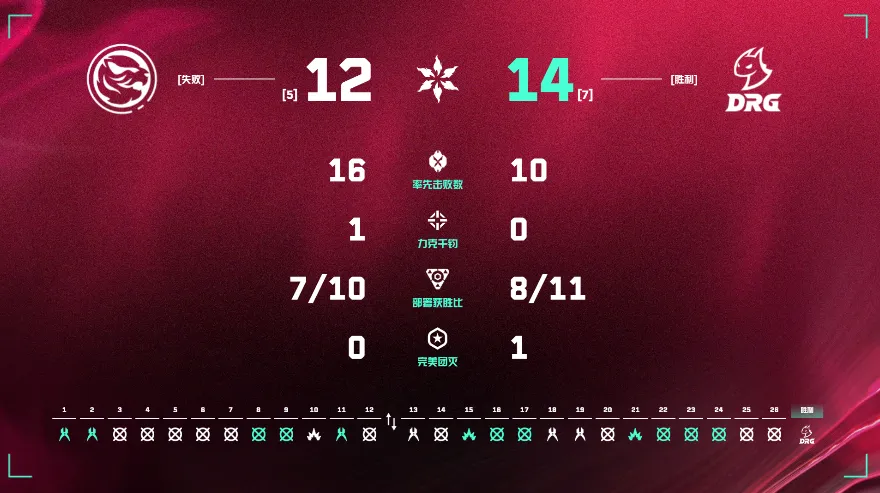Select the first kills stat icon
The image size is (880, 493).
click(x=438, y=161)
